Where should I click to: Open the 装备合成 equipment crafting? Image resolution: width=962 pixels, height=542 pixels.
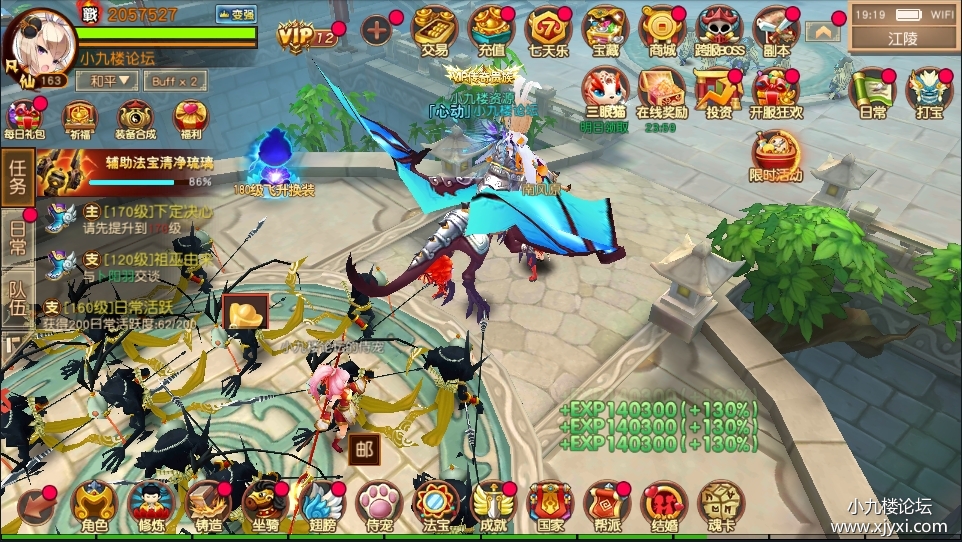tap(136, 118)
